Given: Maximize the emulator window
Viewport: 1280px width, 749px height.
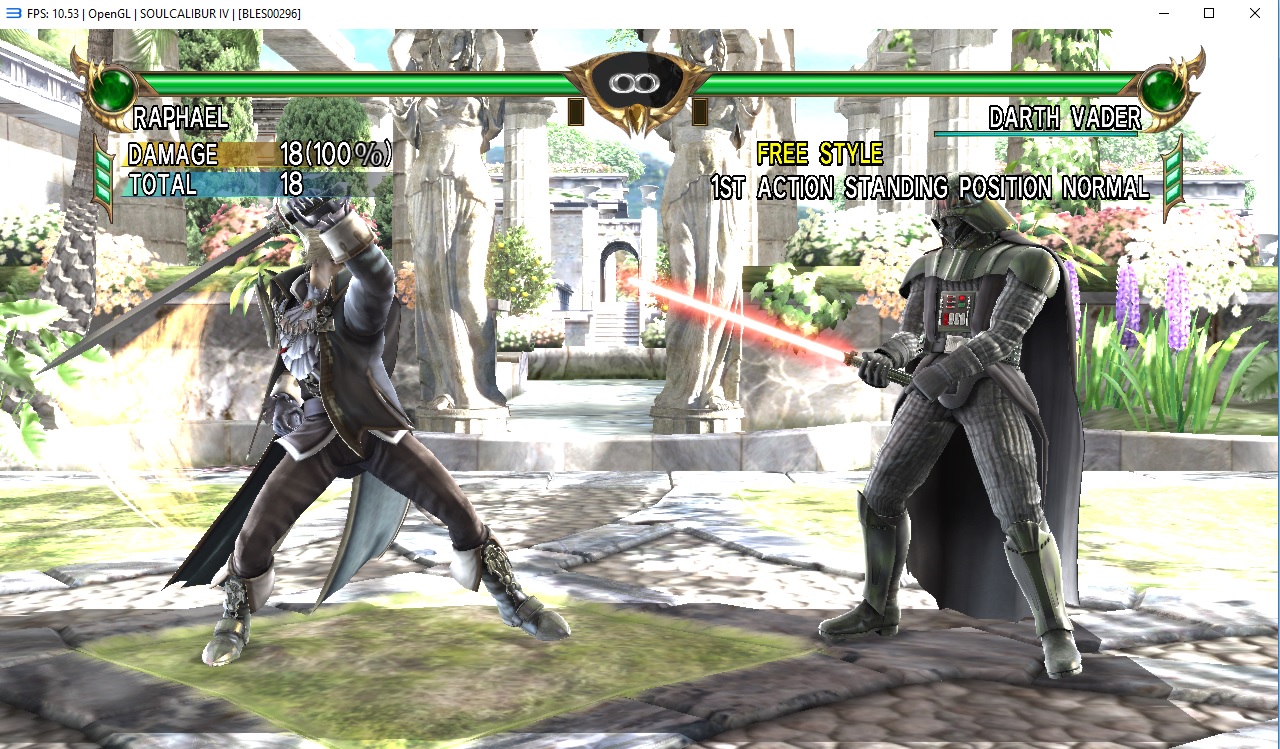Looking at the screenshot, I should (x=1209, y=13).
